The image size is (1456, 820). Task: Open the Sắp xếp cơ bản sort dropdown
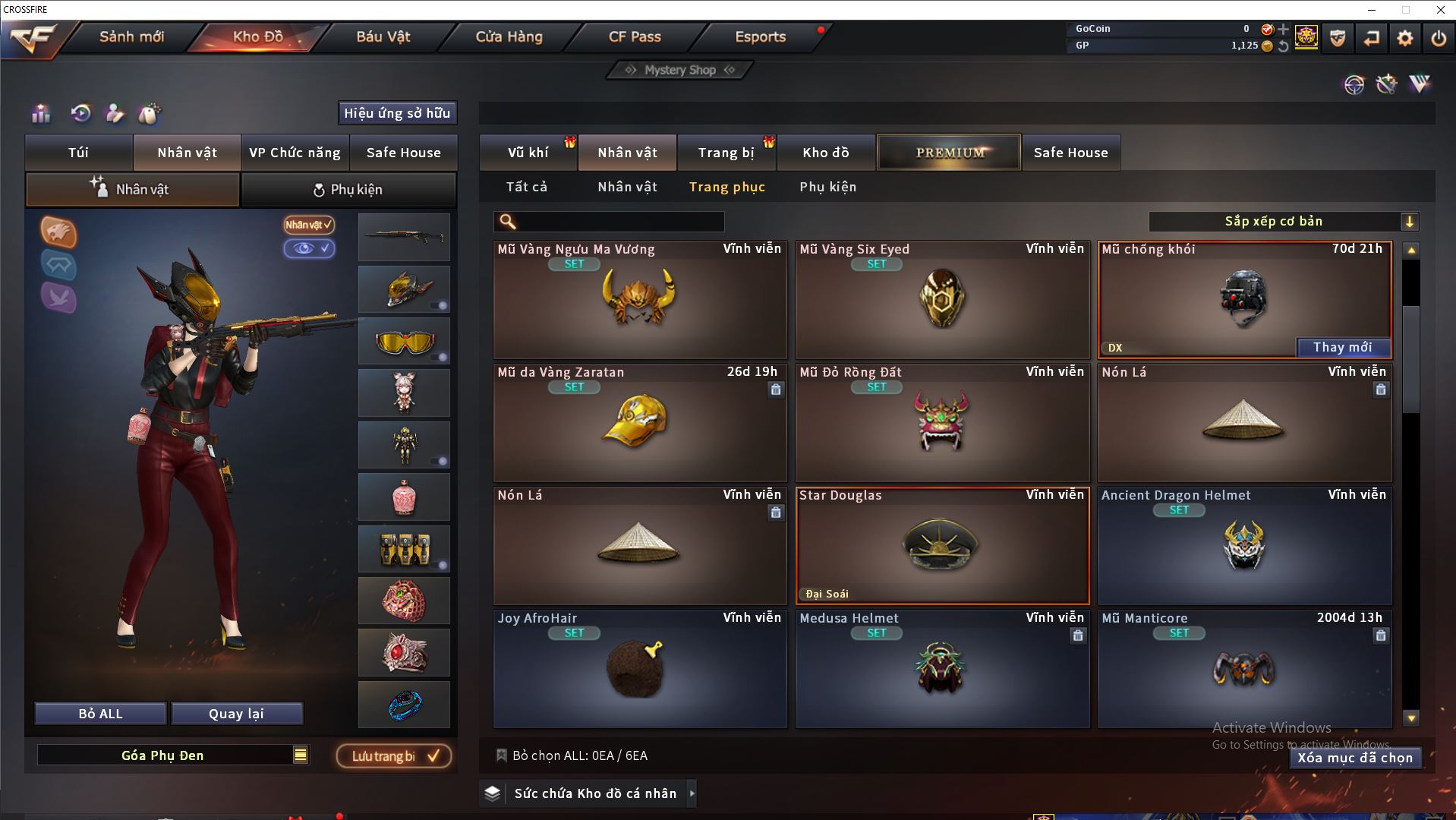[1283, 222]
